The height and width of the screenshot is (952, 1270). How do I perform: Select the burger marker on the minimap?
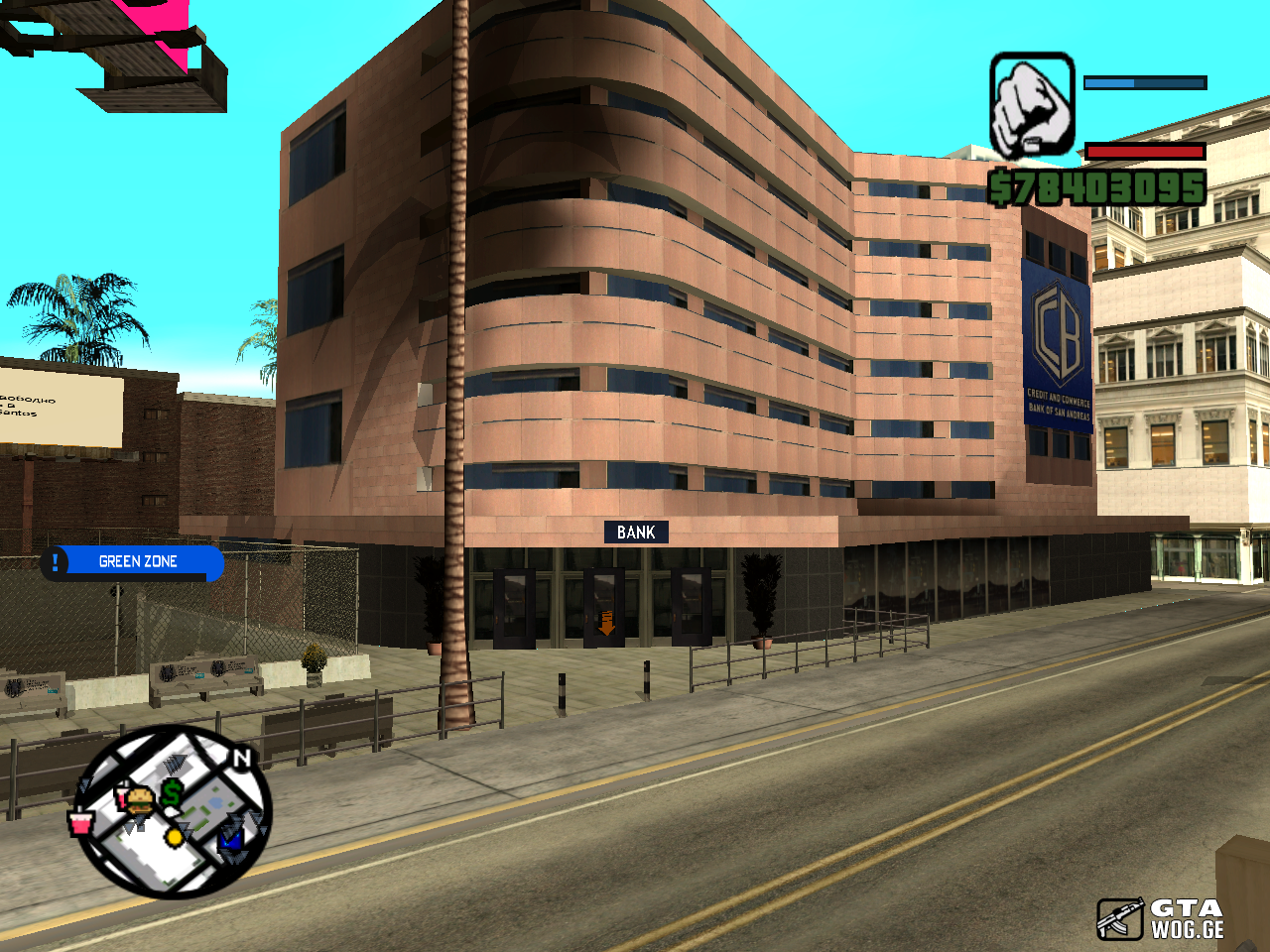[140, 799]
